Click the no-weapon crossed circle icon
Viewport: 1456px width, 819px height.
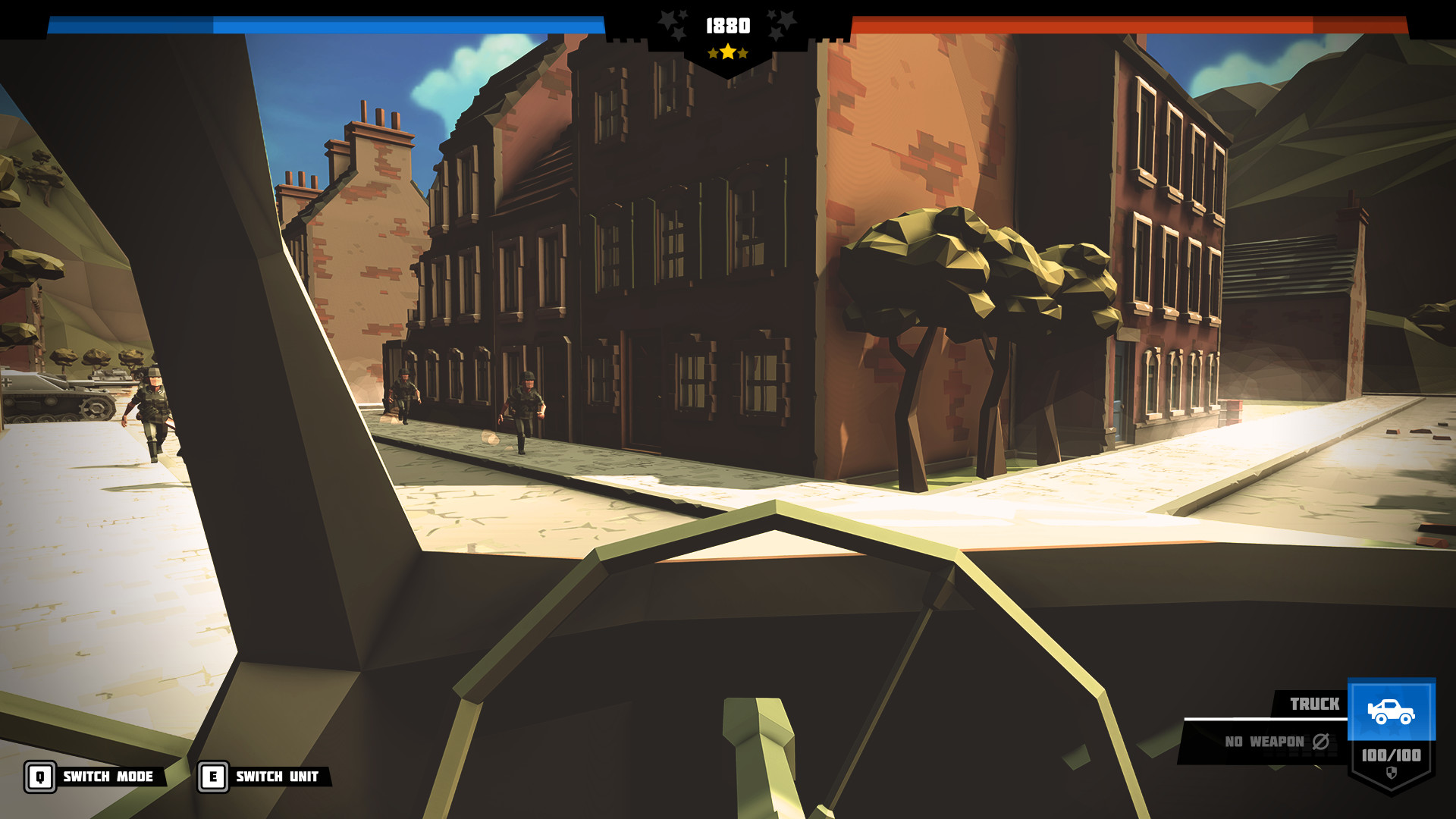[1322, 742]
